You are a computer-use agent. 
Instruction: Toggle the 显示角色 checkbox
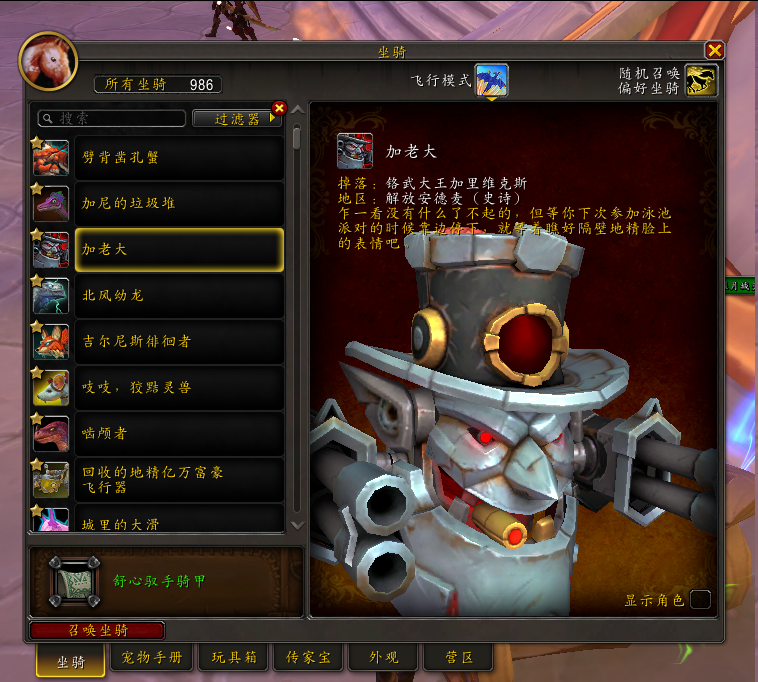pyautogui.click(x=700, y=599)
